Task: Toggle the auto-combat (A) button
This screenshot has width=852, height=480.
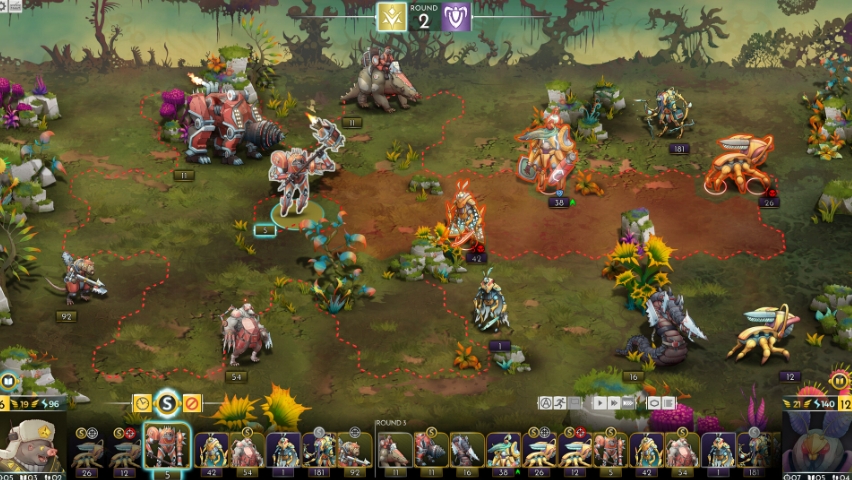Action: [546, 403]
